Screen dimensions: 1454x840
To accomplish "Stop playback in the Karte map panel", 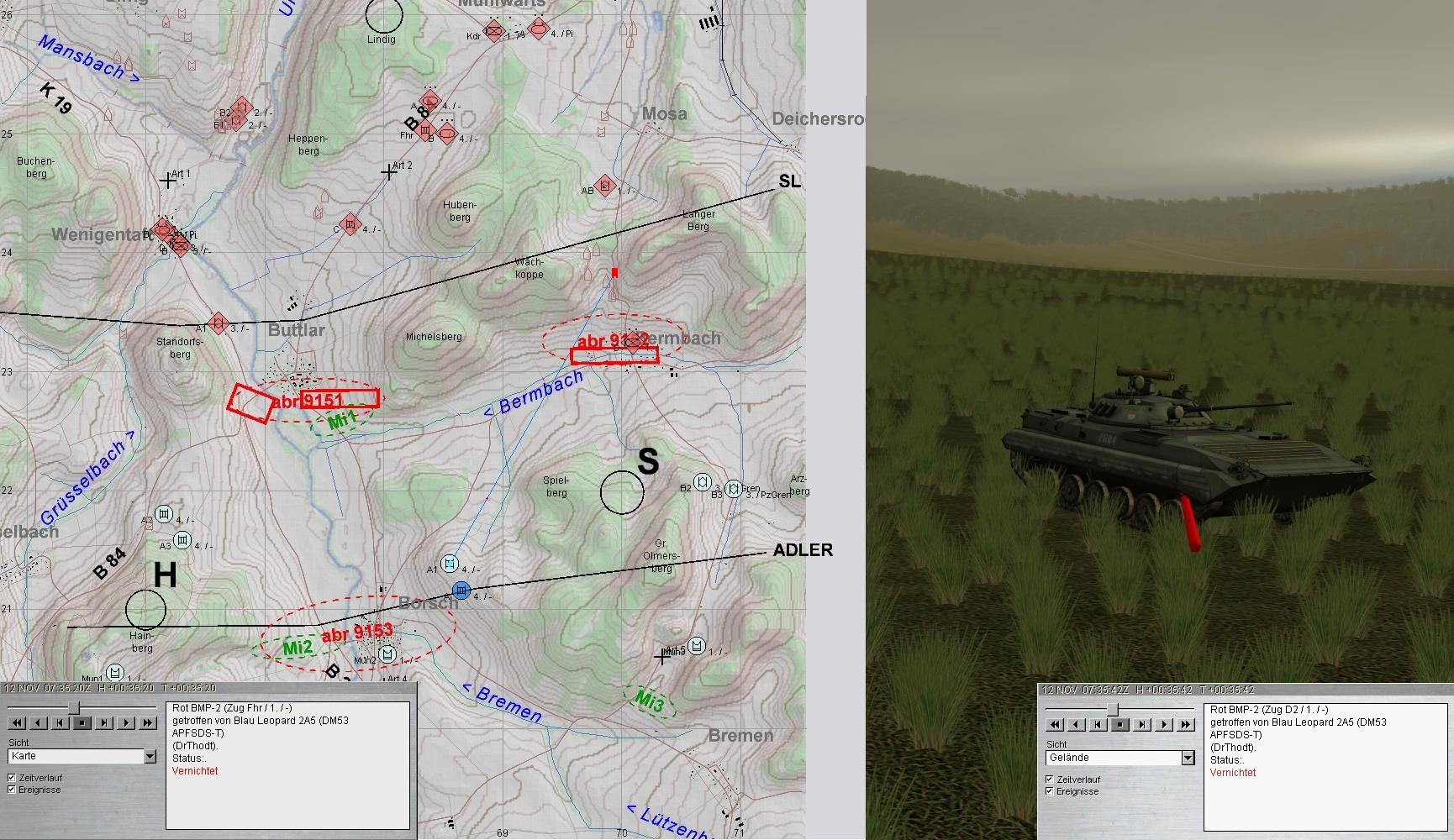I will [x=82, y=722].
